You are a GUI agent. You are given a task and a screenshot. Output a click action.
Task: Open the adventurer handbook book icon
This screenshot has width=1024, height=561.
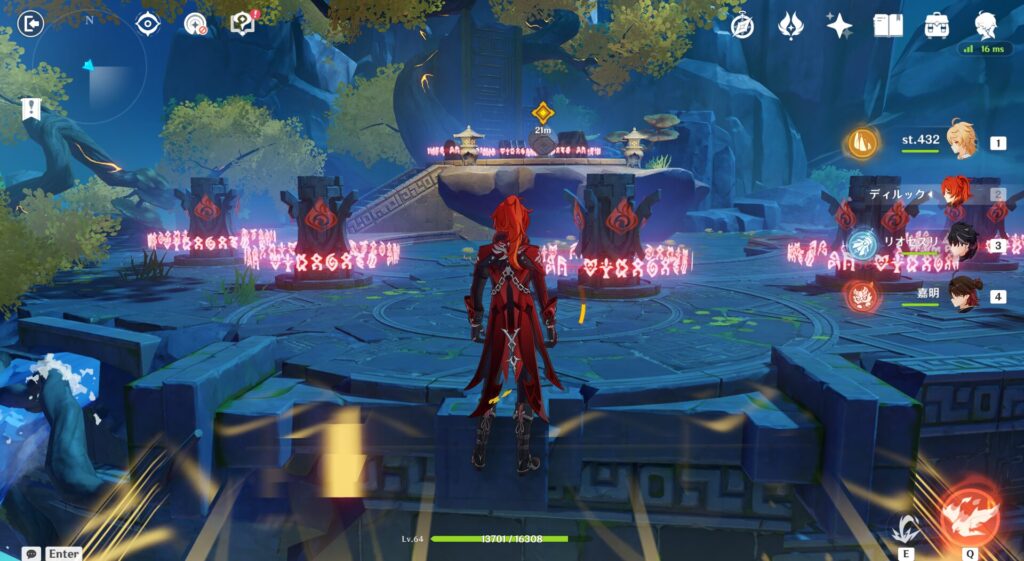point(888,26)
